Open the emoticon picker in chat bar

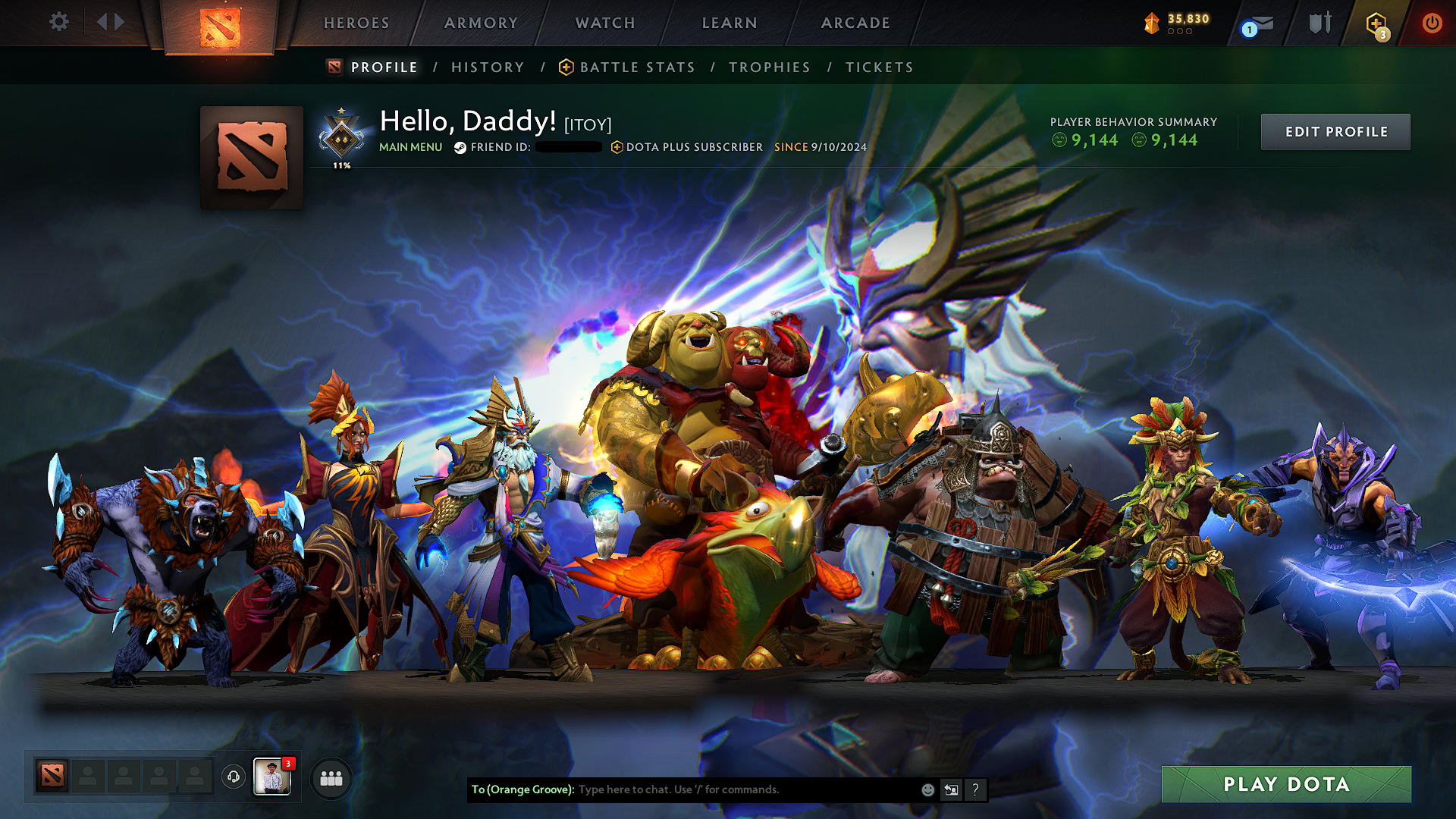(927, 789)
